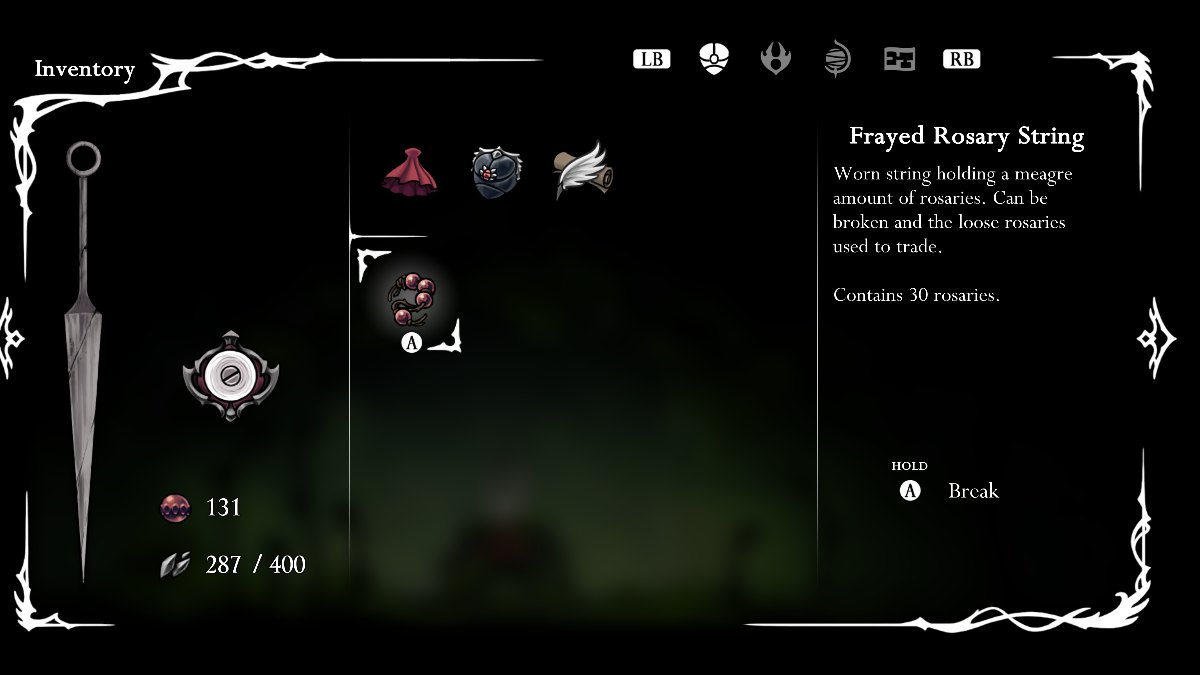Viewport: 1200px width, 675px height.
Task: Select the silk spool emblem
Action: click(x=230, y=375)
